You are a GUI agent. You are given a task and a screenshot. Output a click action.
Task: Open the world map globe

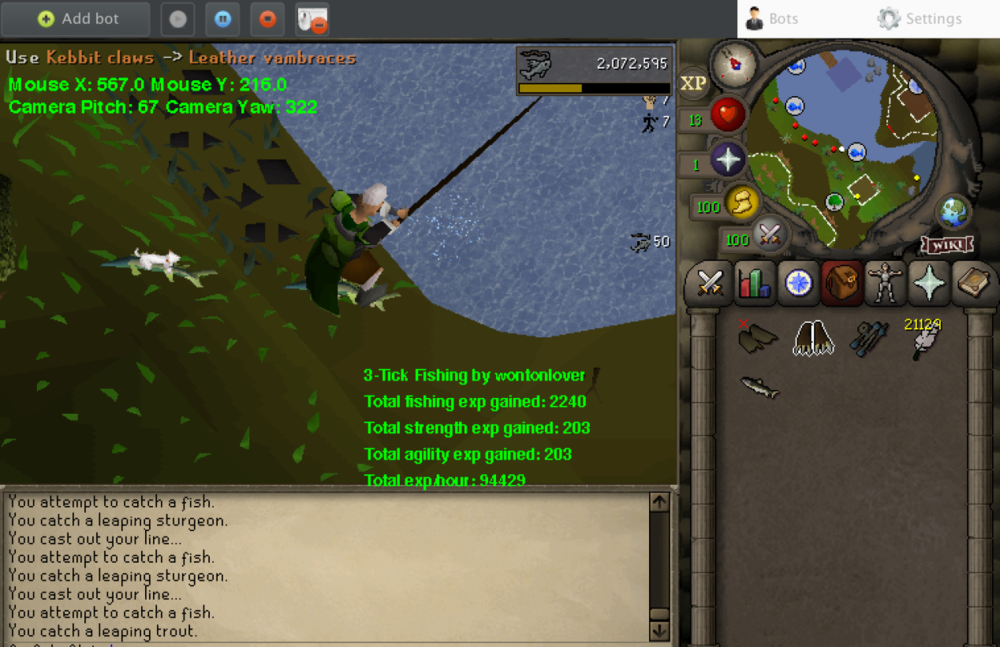click(x=954, y=213)
